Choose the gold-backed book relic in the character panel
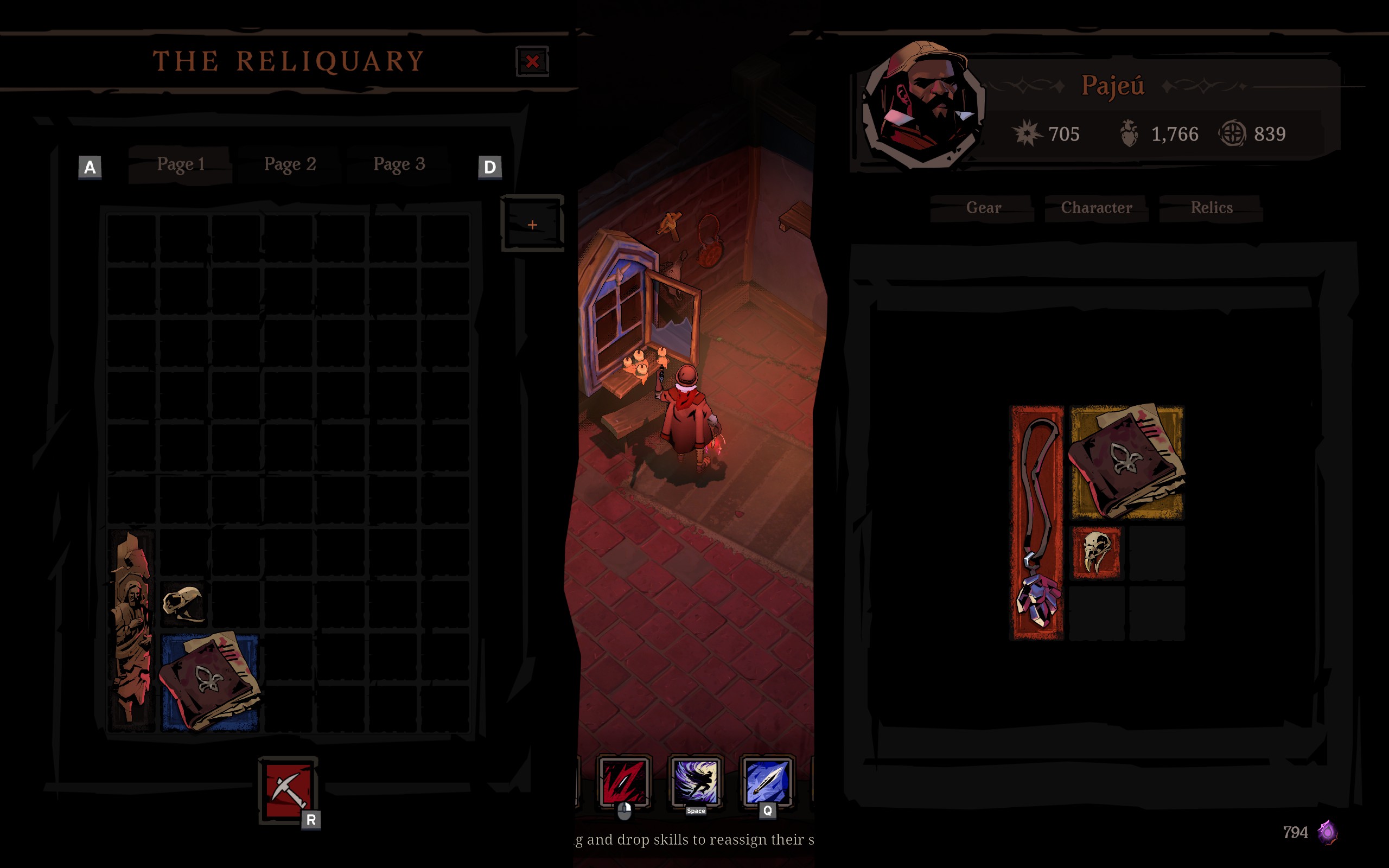The height and width of the screenshot is (868, 1389). (x=1127, y=462)
